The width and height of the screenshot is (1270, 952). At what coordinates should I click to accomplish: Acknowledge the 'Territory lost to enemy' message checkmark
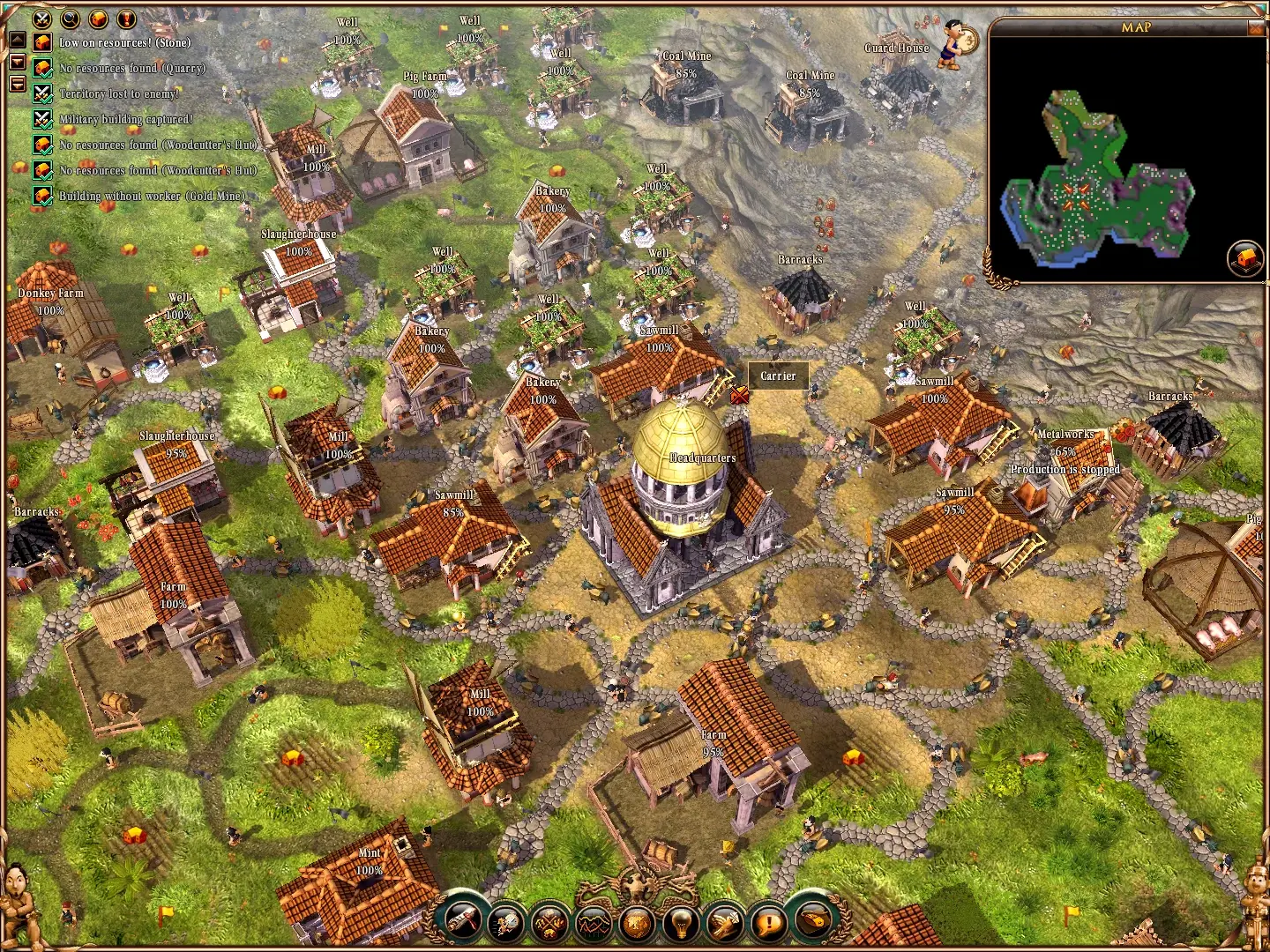41,94
